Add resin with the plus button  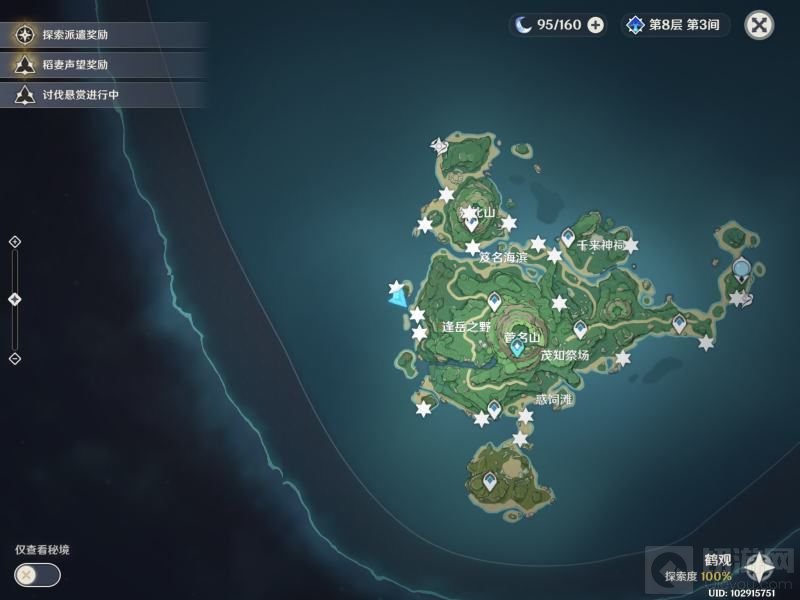click(596, 25)
